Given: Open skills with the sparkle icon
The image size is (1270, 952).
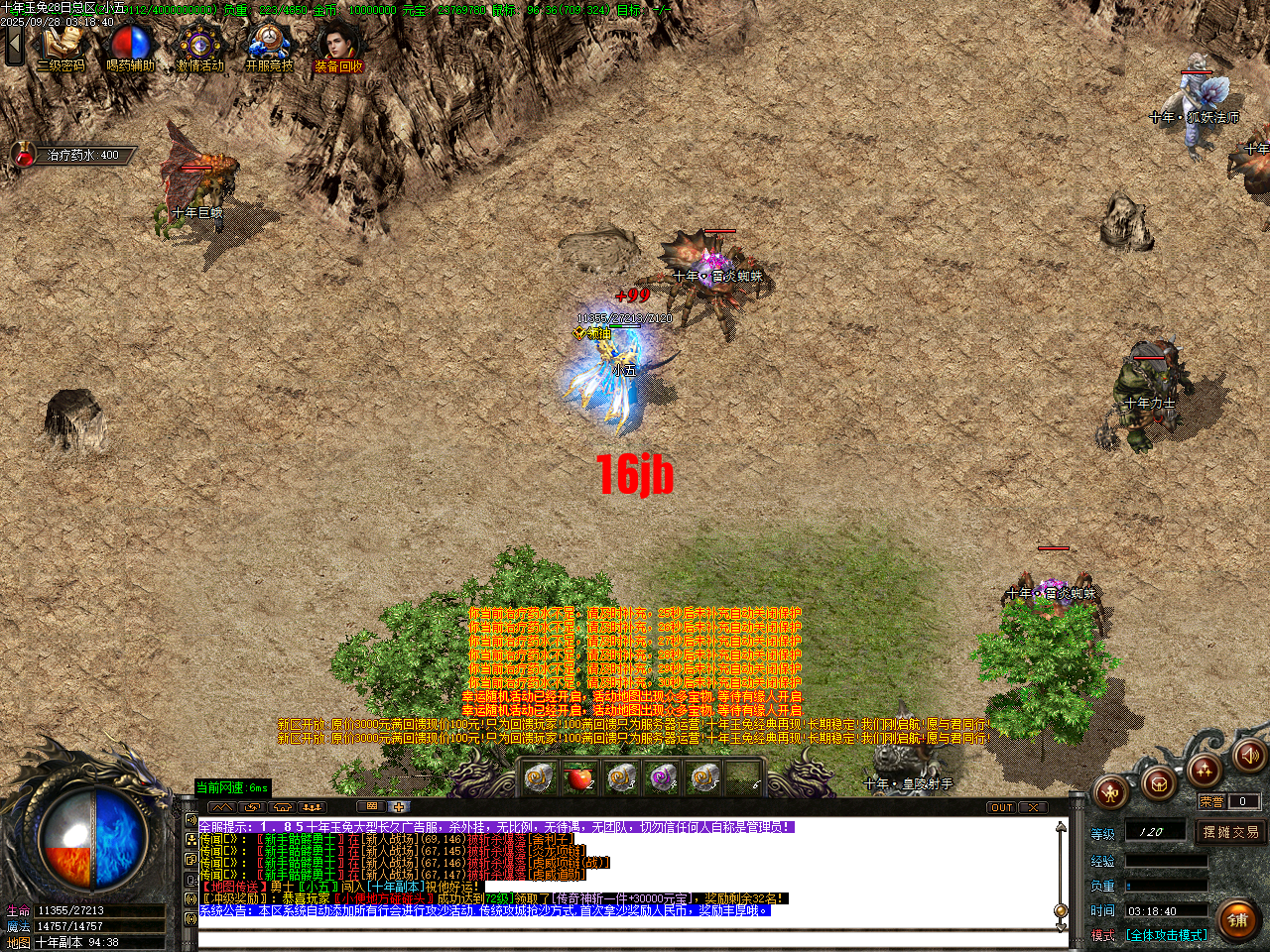Looking at the screenshot, I should click(1204, 771).
